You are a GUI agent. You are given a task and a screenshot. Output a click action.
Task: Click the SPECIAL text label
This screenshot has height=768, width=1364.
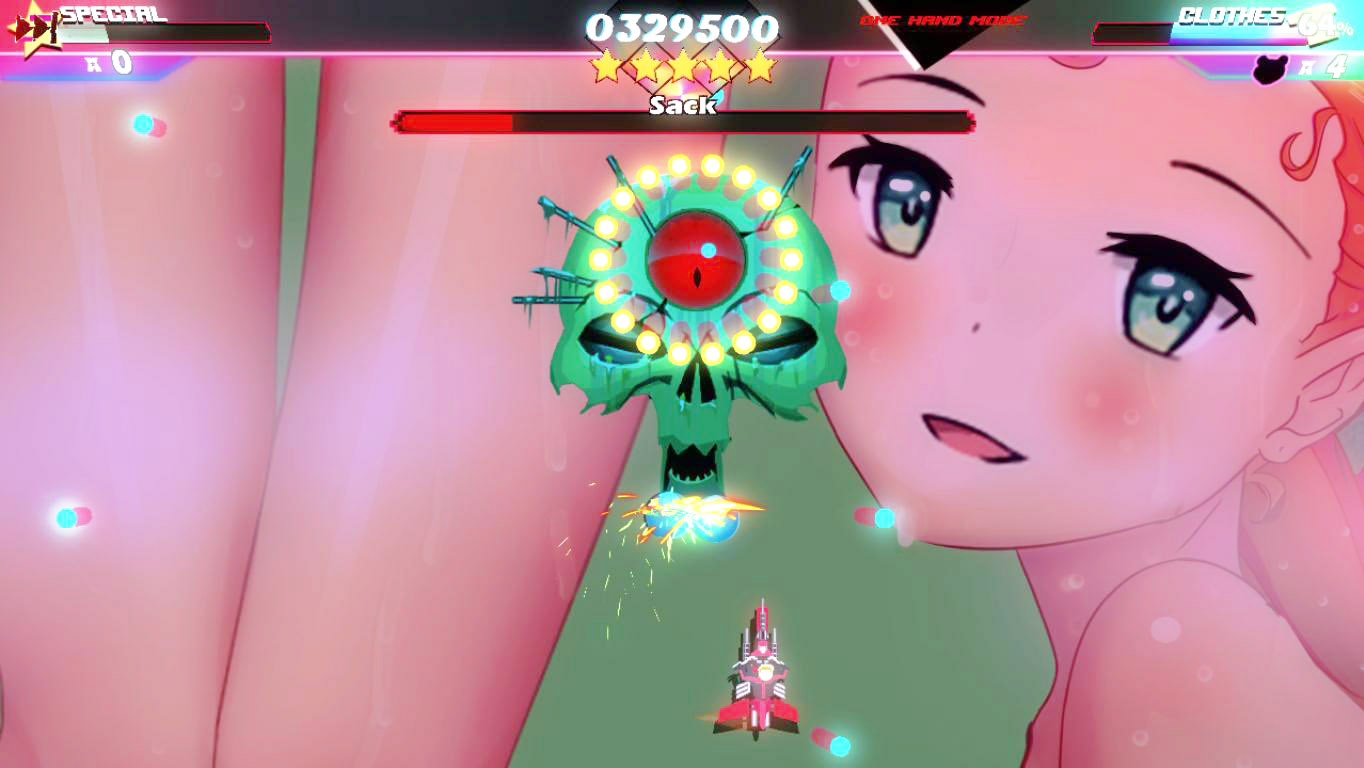click(x=113, y=16)
